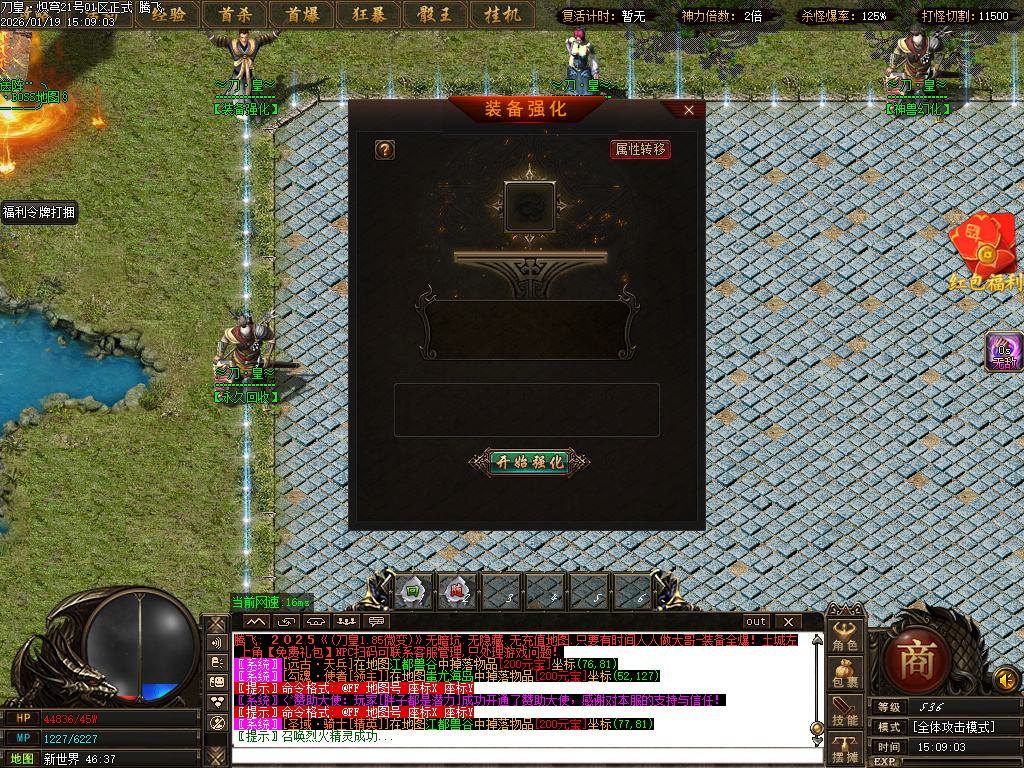Viewport: 1024px width, 768px height.
Task: Close the chat panel with X button
Action: pyautogui.click(x=788, y=621)
